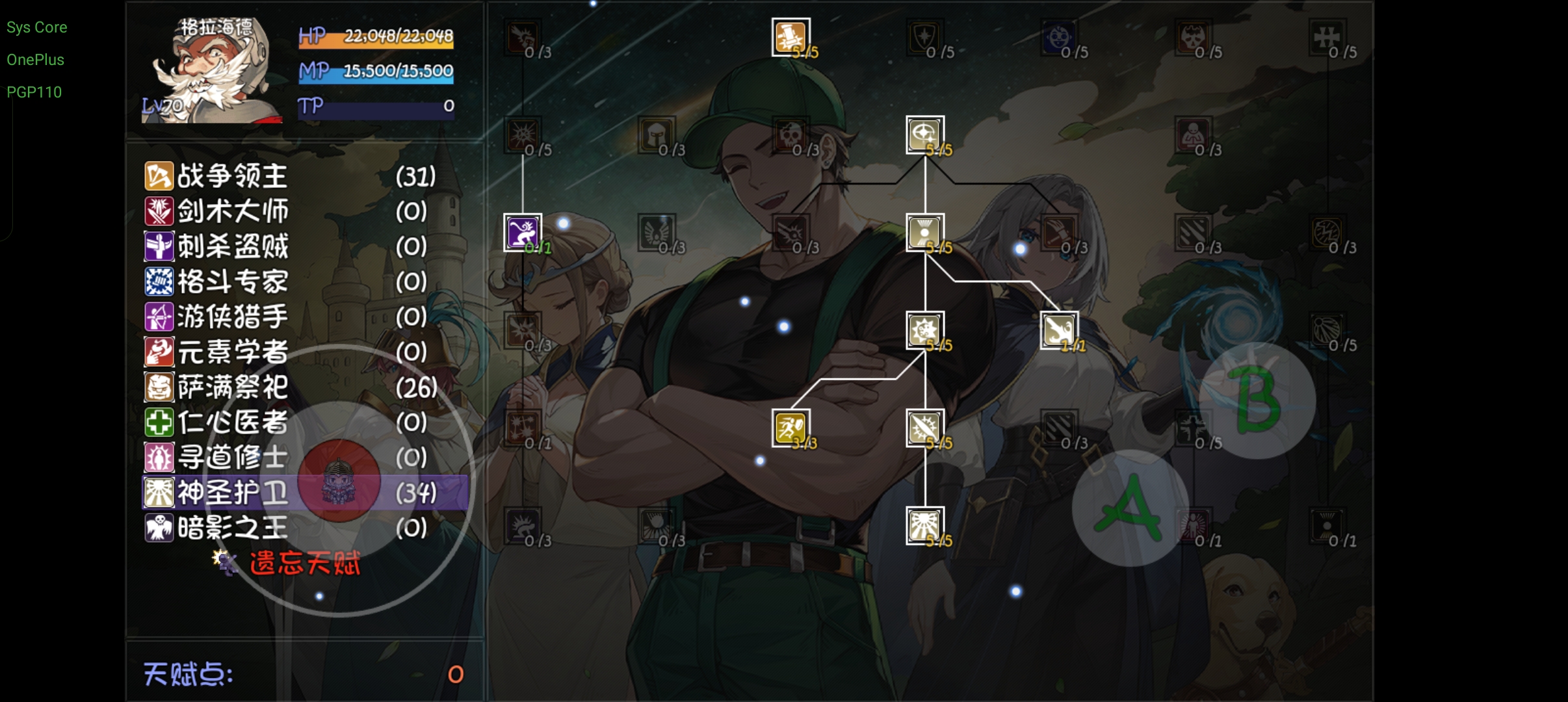Switch to the 暗影之王 talent tree

232,528
